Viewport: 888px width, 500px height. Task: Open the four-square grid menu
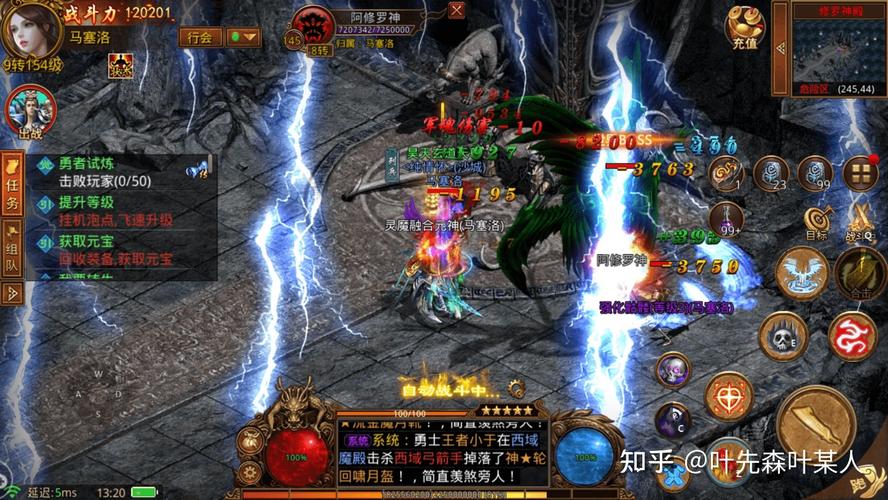[860, 174]
